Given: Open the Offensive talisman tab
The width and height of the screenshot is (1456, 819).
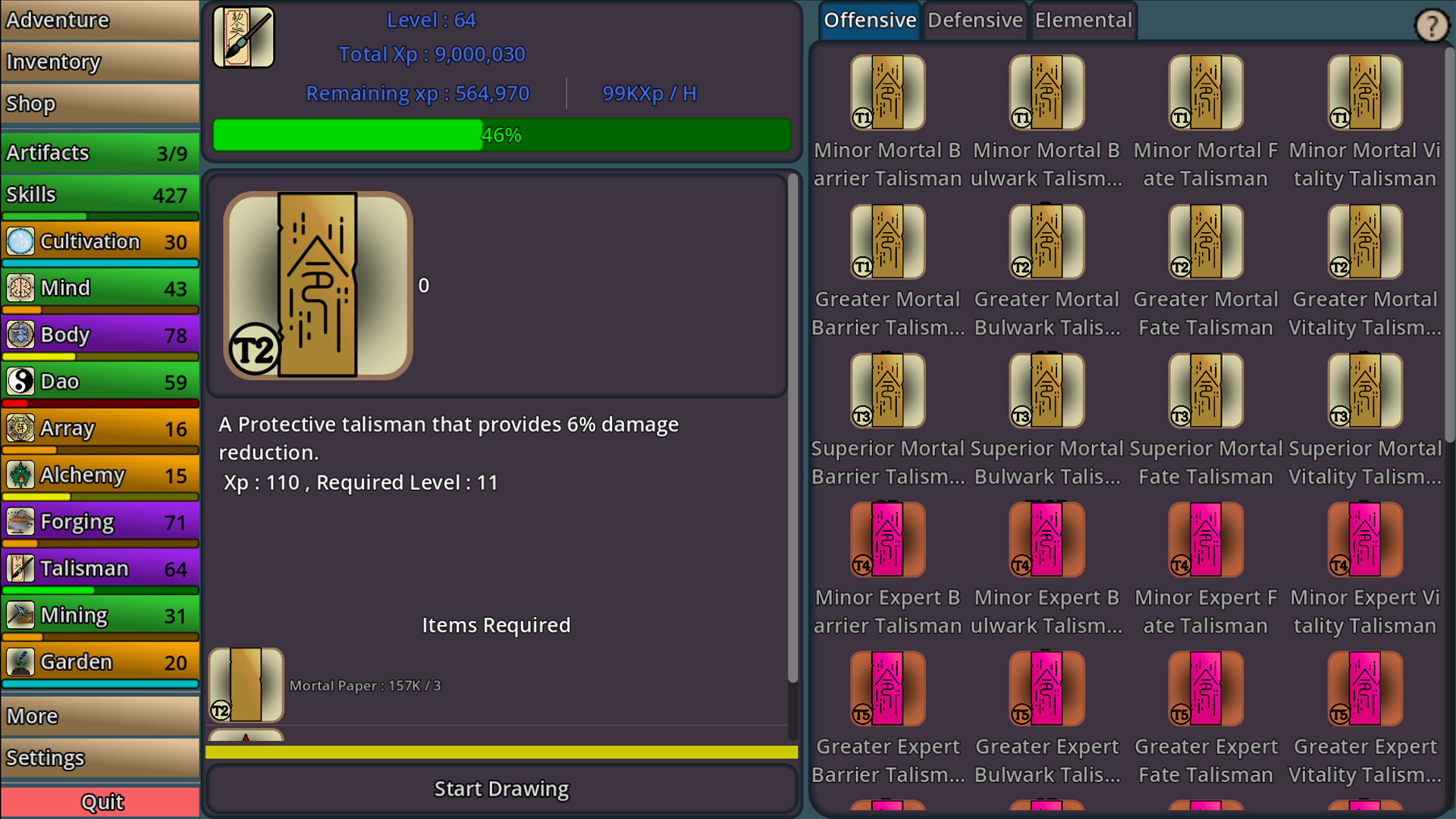Looking at the screenshot, I should (x=869, y=20).
